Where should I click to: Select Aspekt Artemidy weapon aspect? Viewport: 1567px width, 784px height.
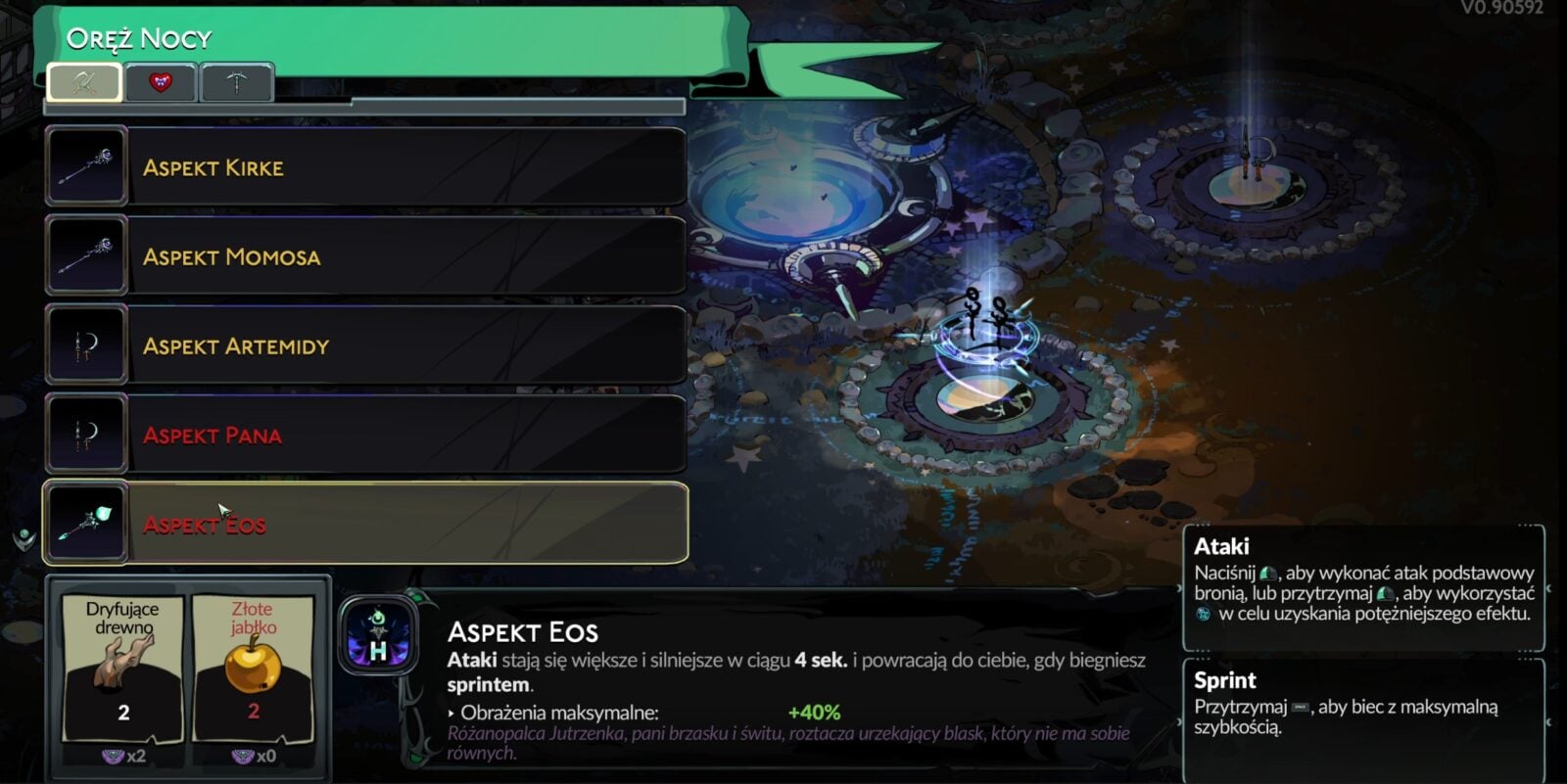[364, 345]
